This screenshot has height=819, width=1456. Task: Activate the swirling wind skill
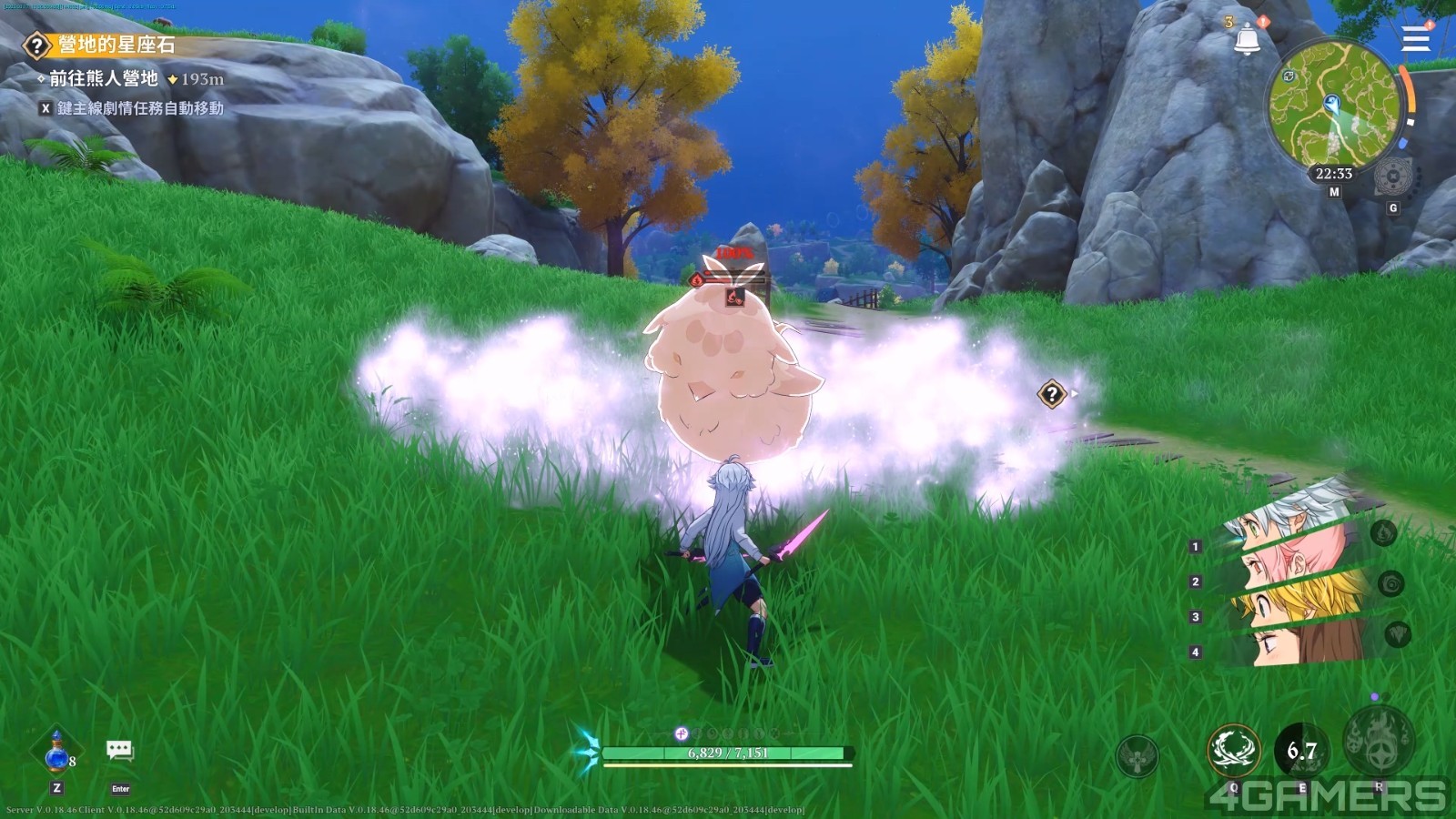[1233, 750]
